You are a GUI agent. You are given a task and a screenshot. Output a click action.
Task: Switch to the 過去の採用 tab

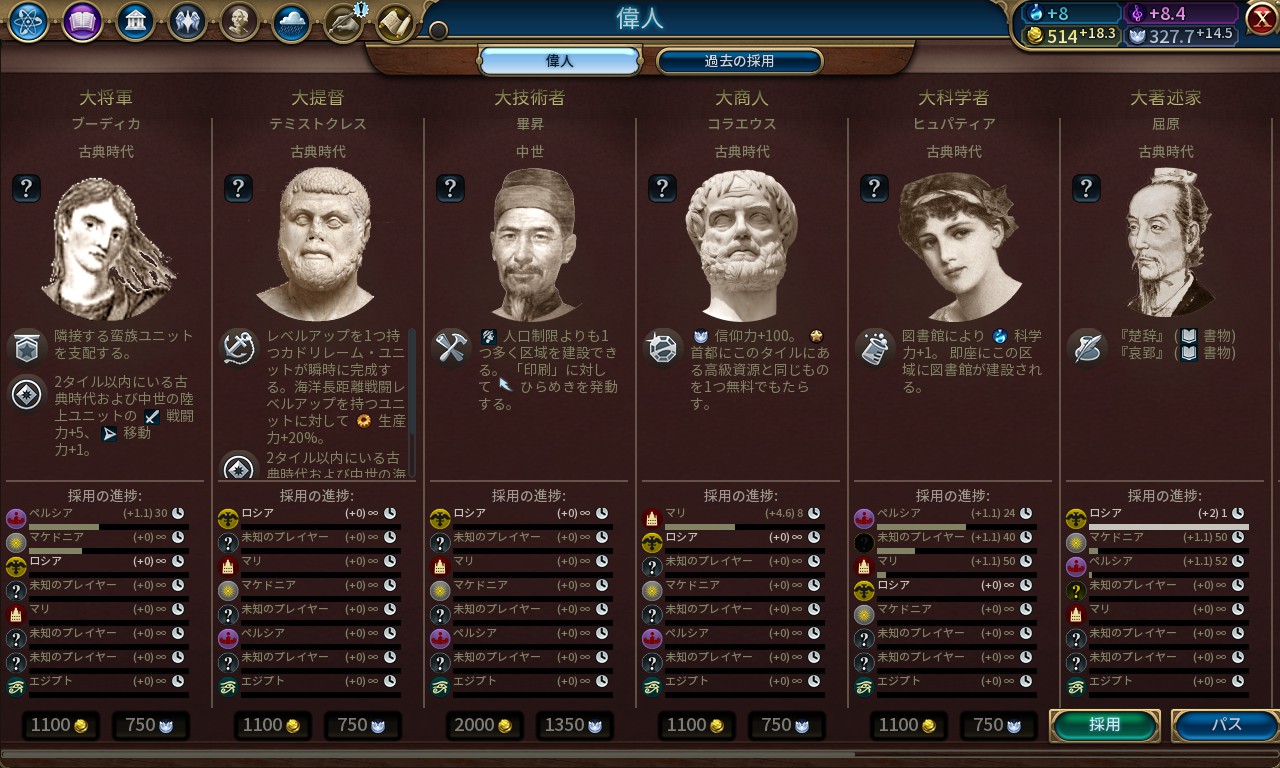[x=739, y=61]
